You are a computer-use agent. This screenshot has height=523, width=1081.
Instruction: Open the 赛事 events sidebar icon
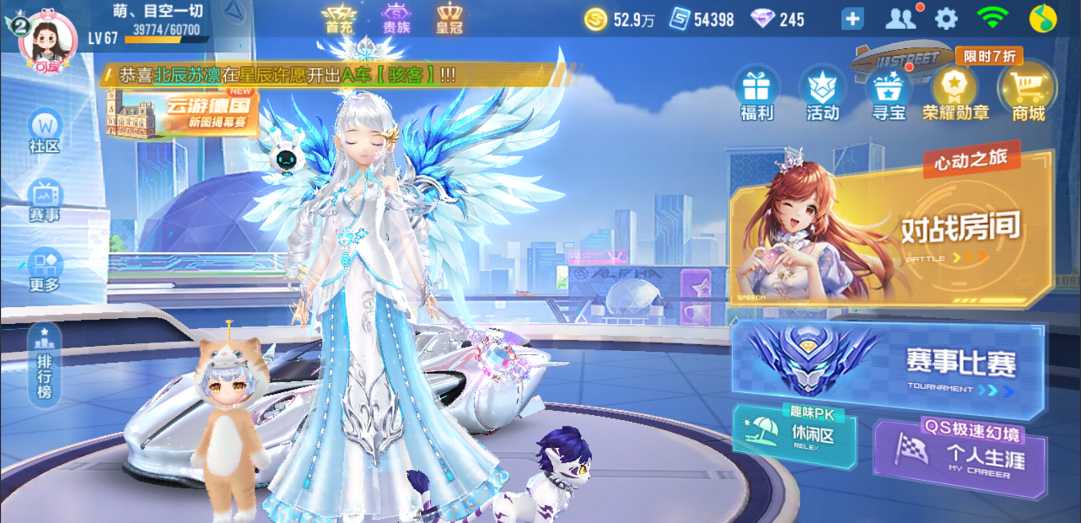[45, 200]
